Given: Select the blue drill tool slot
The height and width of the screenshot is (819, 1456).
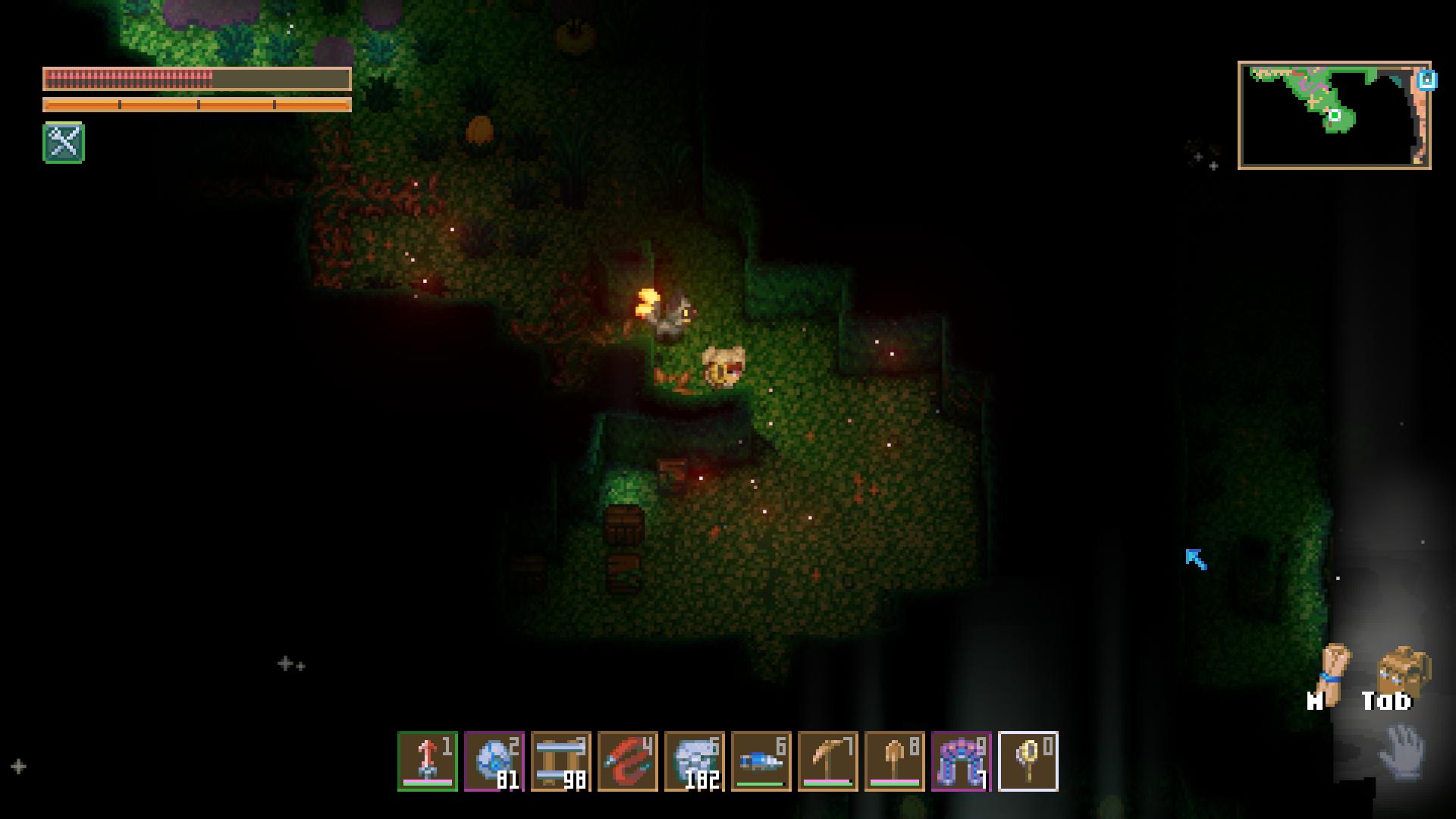Looking at the screenshot, I should coord(761,761).
